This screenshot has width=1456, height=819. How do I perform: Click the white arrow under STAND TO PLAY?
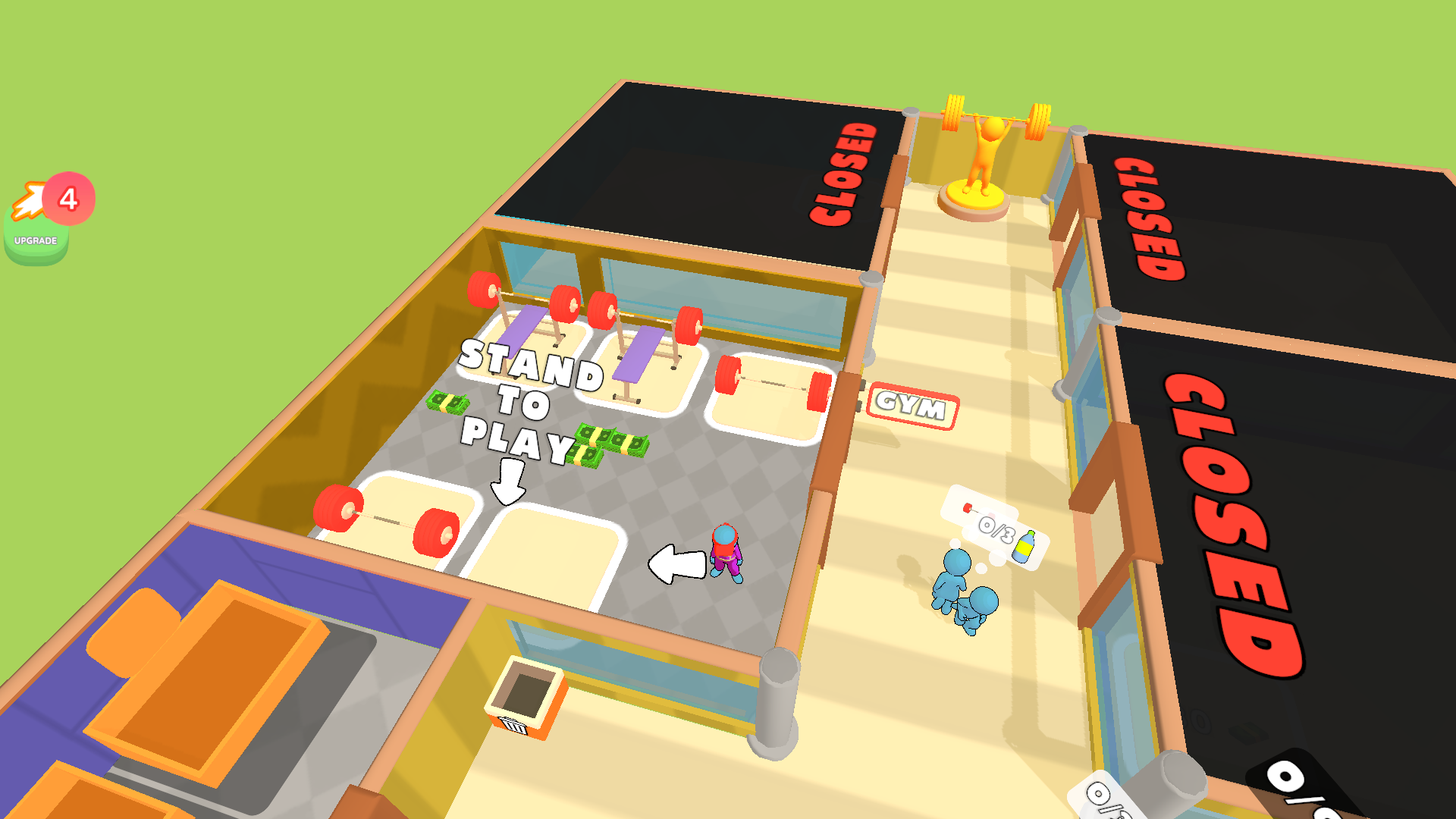point(507,482)
